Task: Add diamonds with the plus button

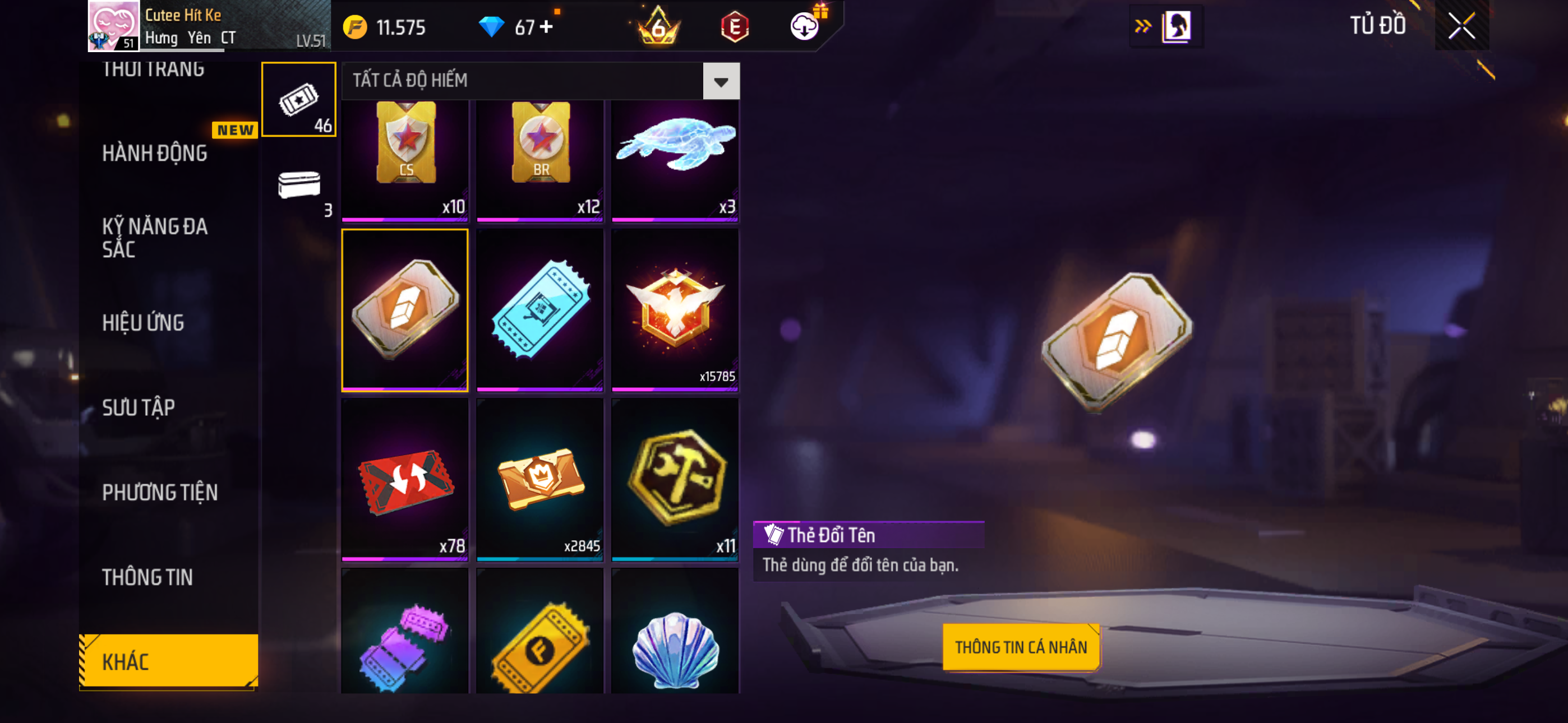Action: coord(546,27)
